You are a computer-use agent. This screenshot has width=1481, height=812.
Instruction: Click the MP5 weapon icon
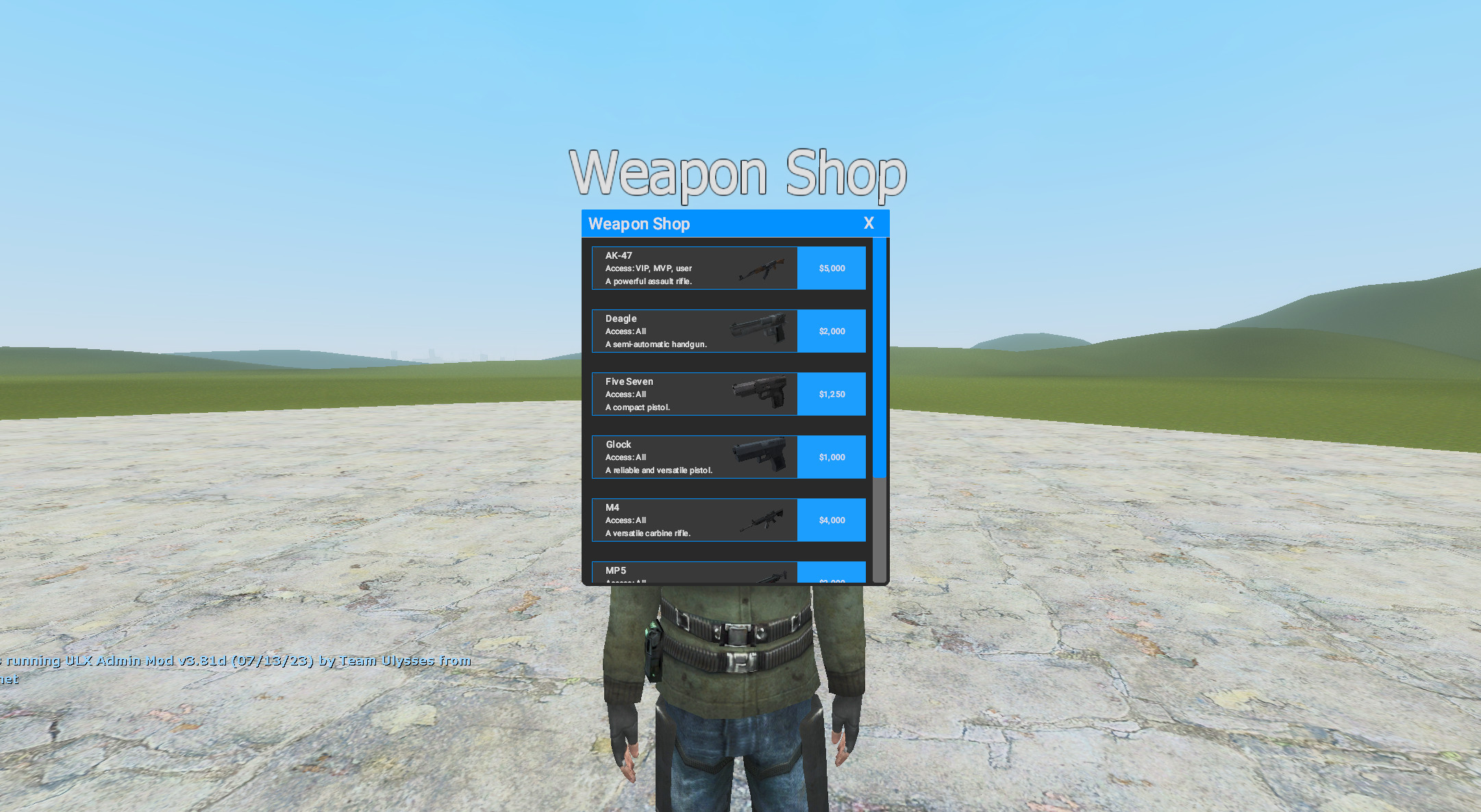click(x=774, y=575)
